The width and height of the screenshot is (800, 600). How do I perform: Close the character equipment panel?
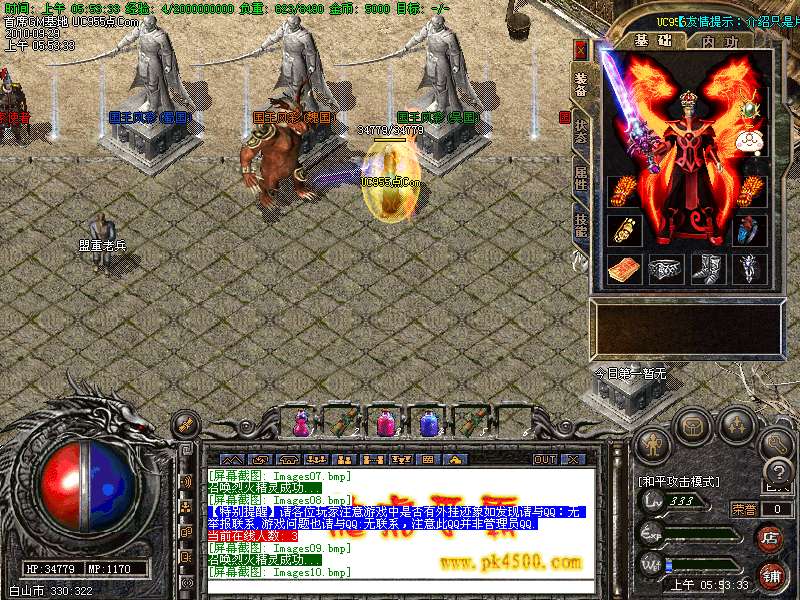tap(581, 49)
